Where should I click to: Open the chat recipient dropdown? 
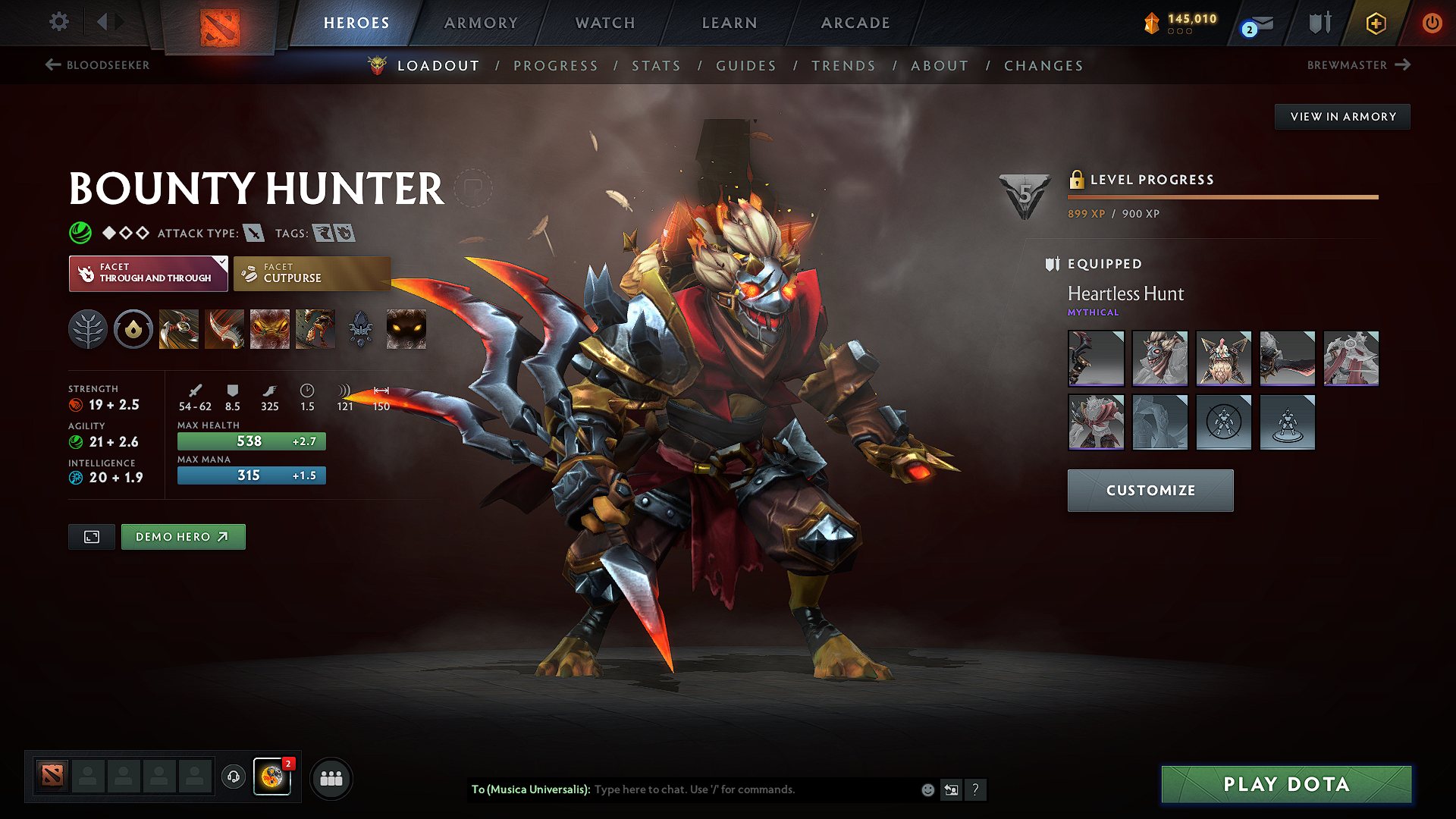pyautogui.click(x=529, y=789)
